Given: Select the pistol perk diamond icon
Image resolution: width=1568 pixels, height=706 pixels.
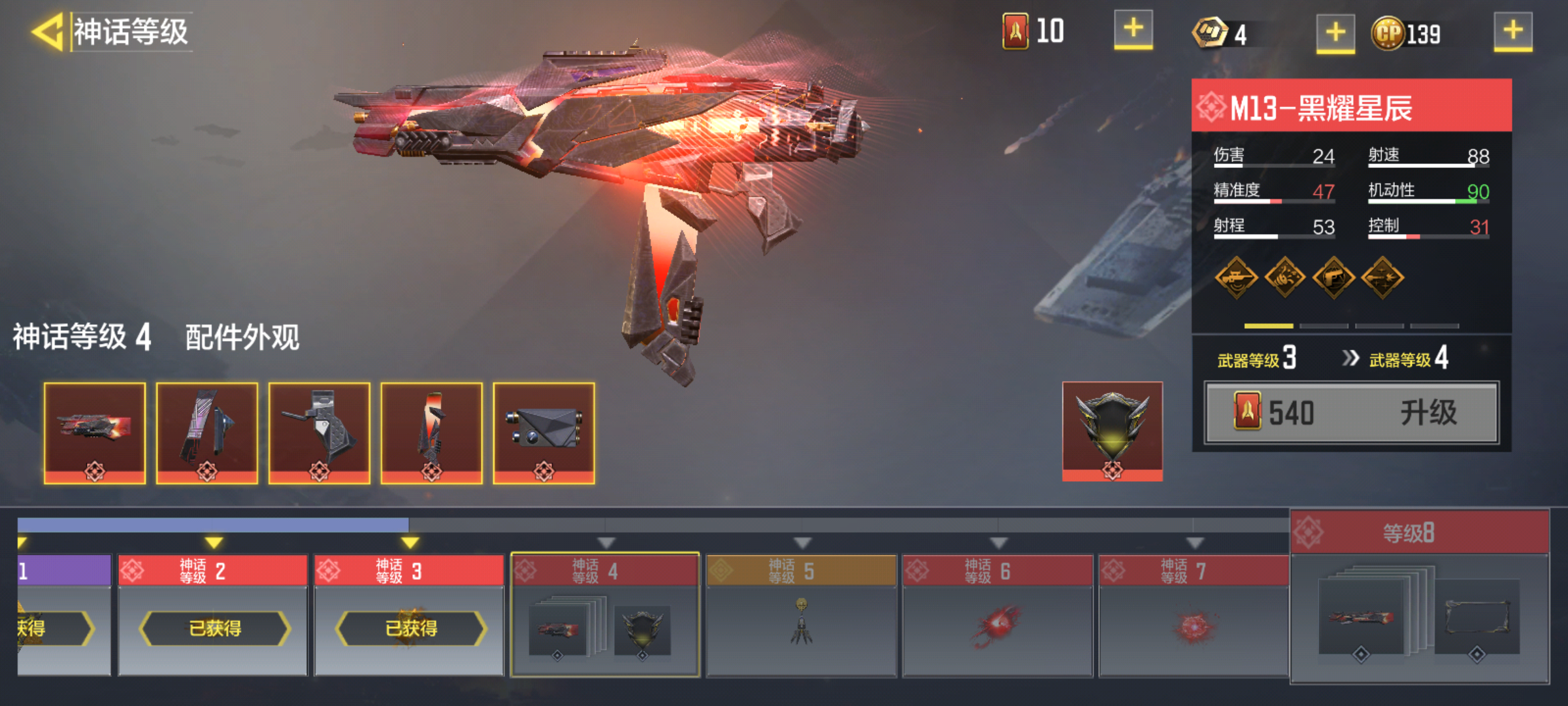Looking at the screenshot, I should pos(1333,278).
